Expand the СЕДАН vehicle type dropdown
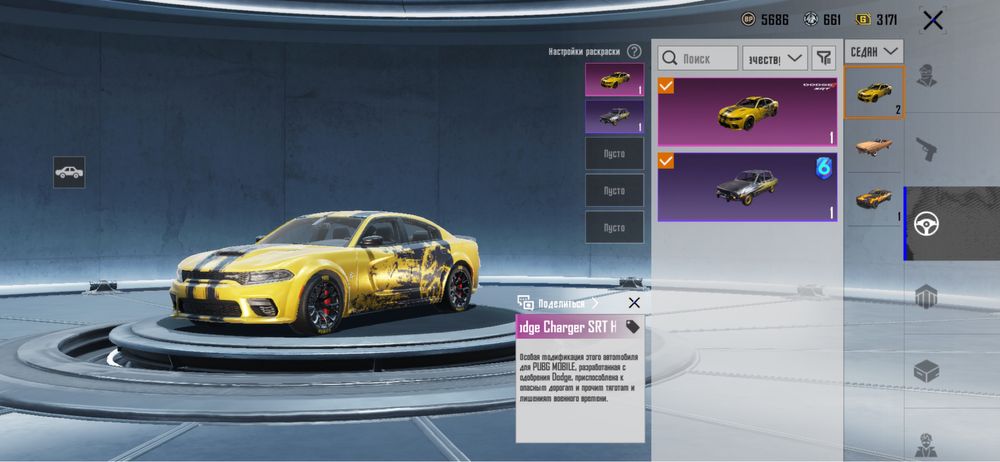1000x462 pixels. pos(874,50)
